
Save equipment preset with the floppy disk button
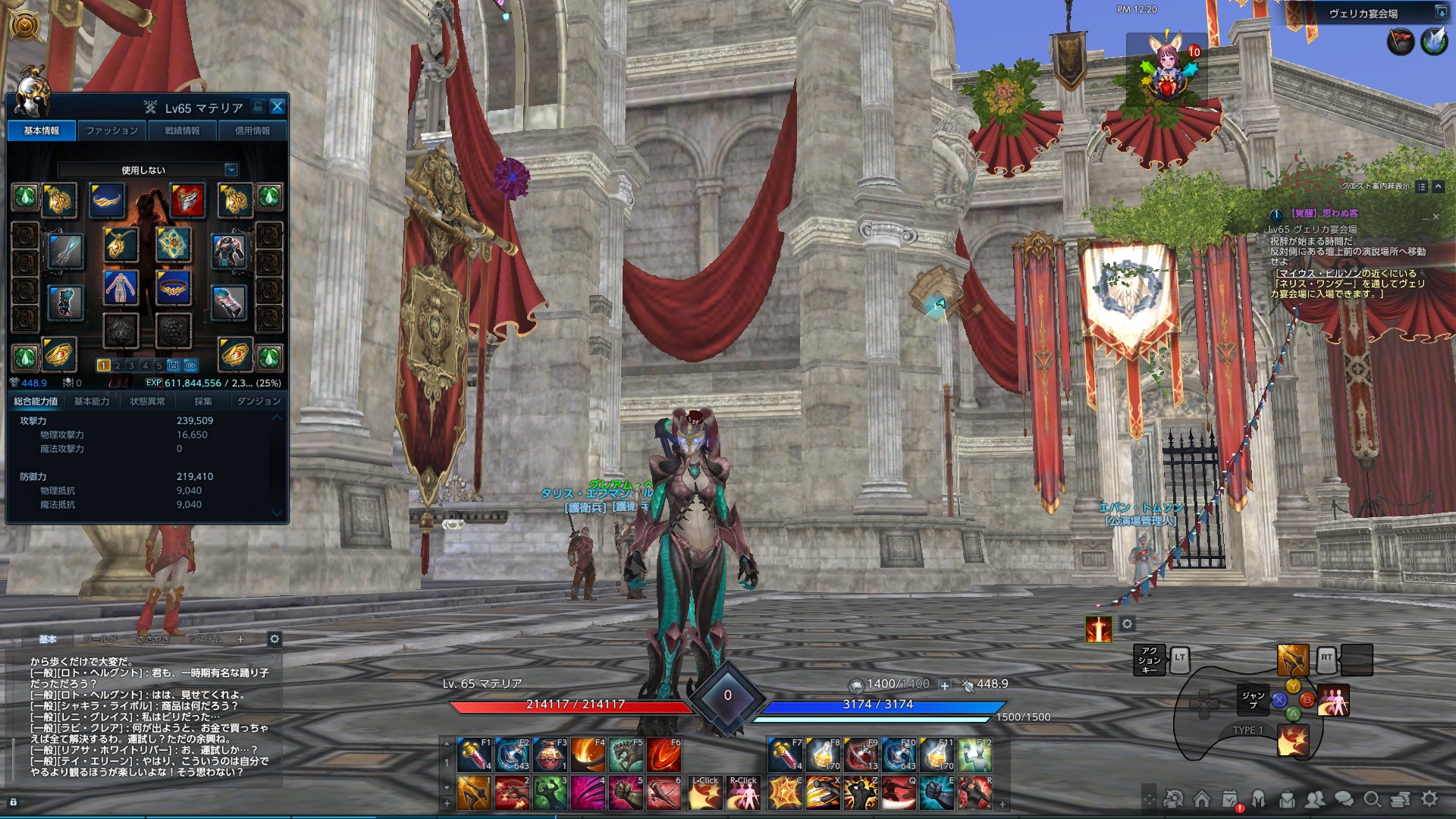click(x=174, y=365)
